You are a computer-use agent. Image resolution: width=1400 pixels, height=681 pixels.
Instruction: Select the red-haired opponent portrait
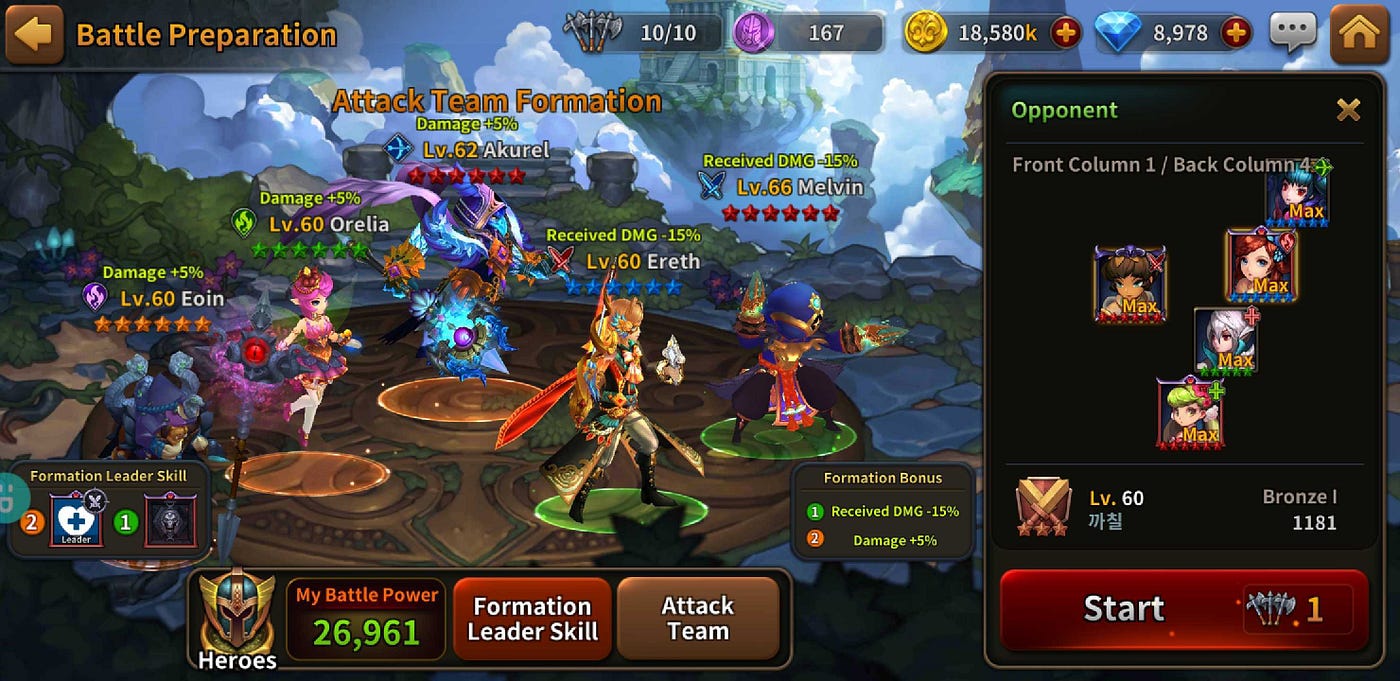coord(1260,265)
